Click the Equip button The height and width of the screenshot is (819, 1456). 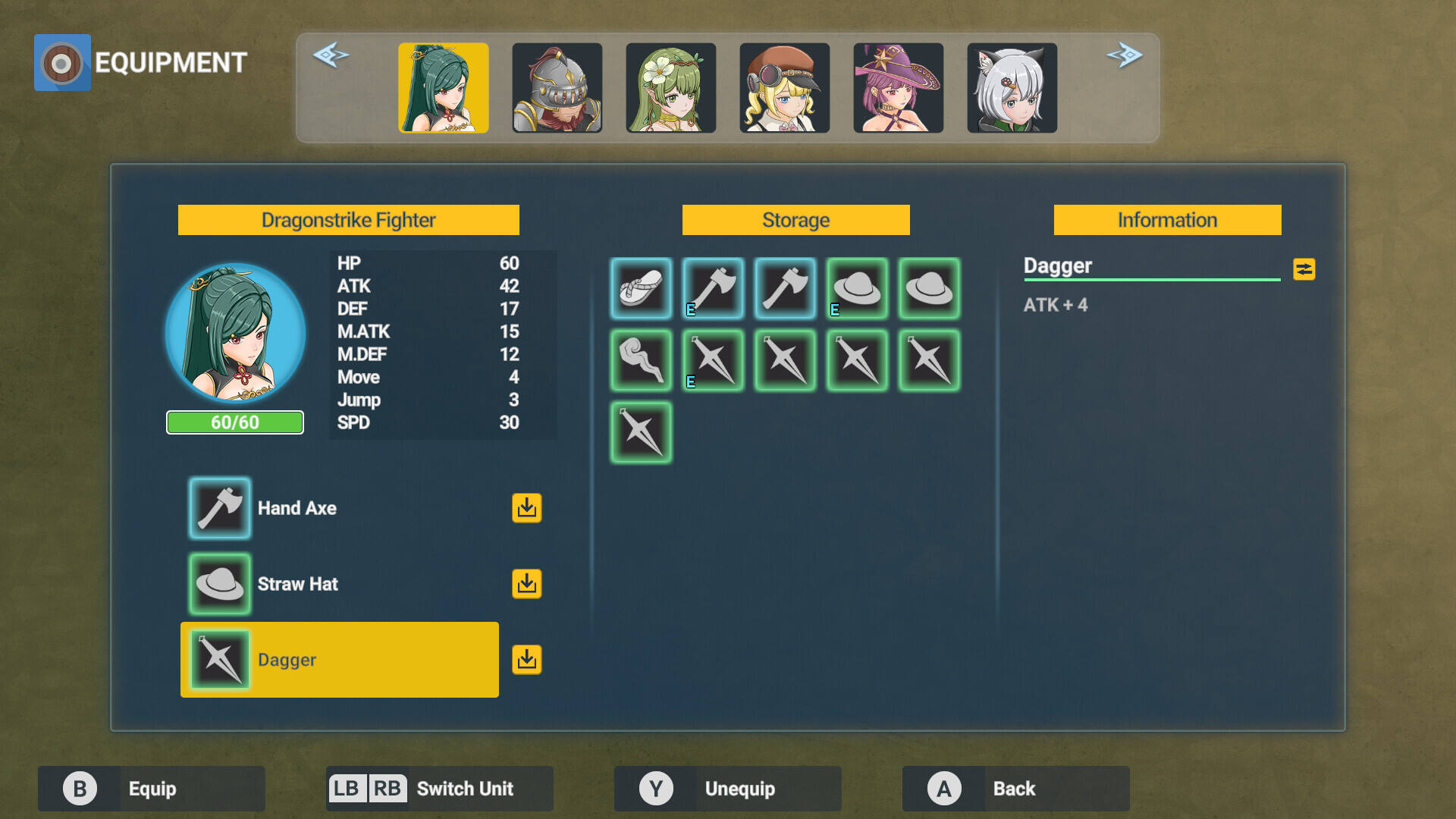(x=151, y=789)
